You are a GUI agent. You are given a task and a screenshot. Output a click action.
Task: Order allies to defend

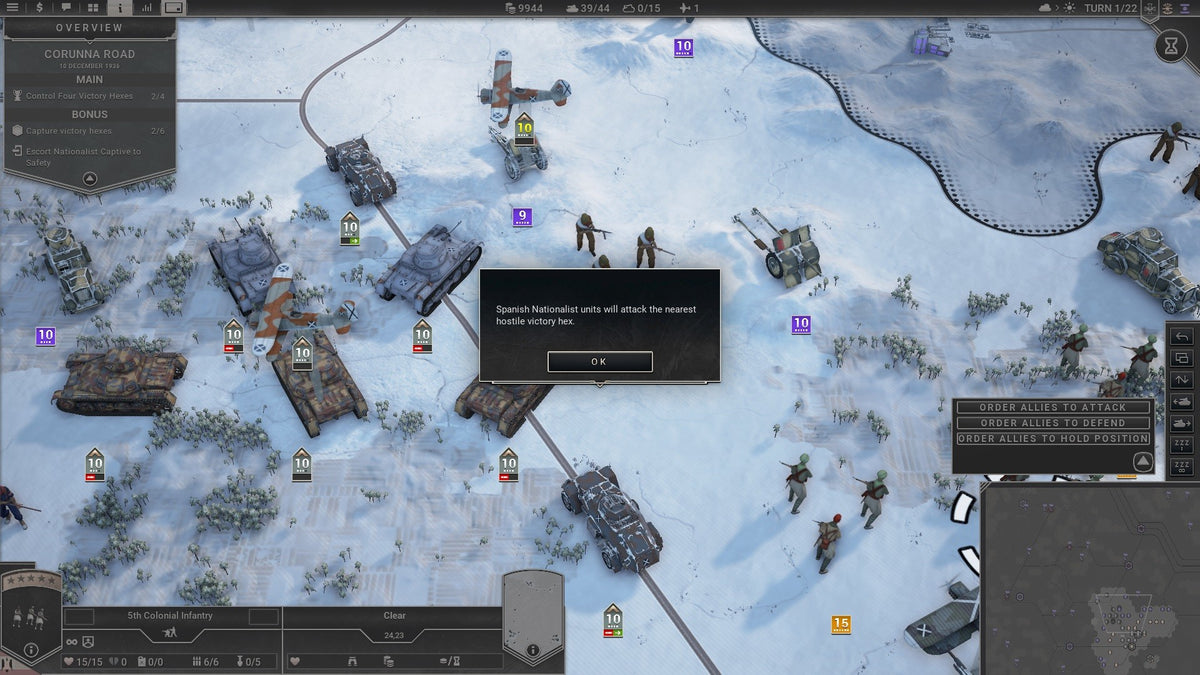tap(1053, 423)
